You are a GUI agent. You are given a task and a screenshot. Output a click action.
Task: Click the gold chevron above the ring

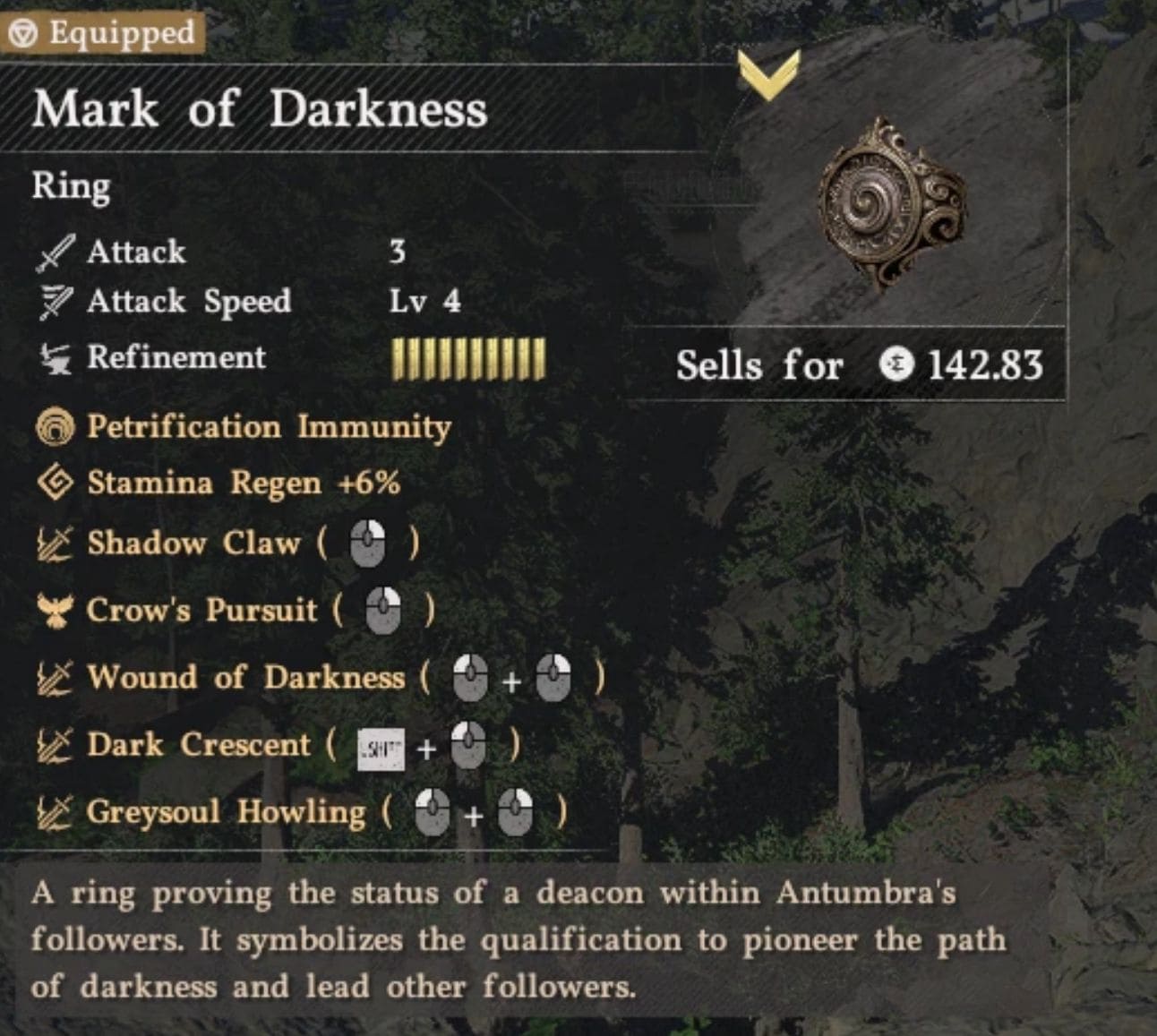tap(768, 75)
